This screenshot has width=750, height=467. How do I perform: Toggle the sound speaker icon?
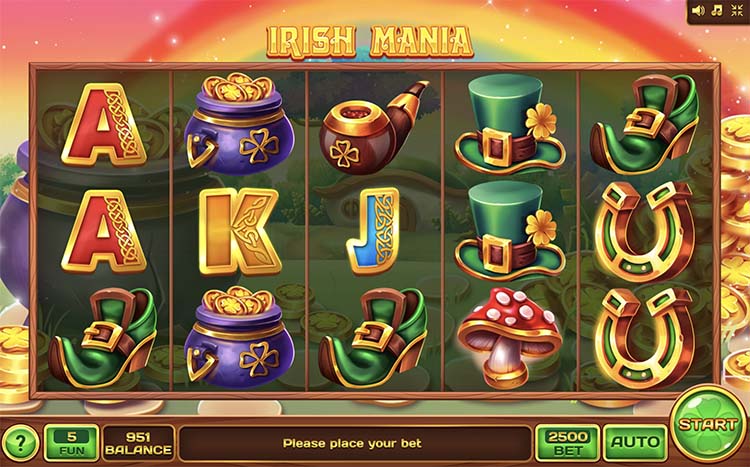pos(699,11)
